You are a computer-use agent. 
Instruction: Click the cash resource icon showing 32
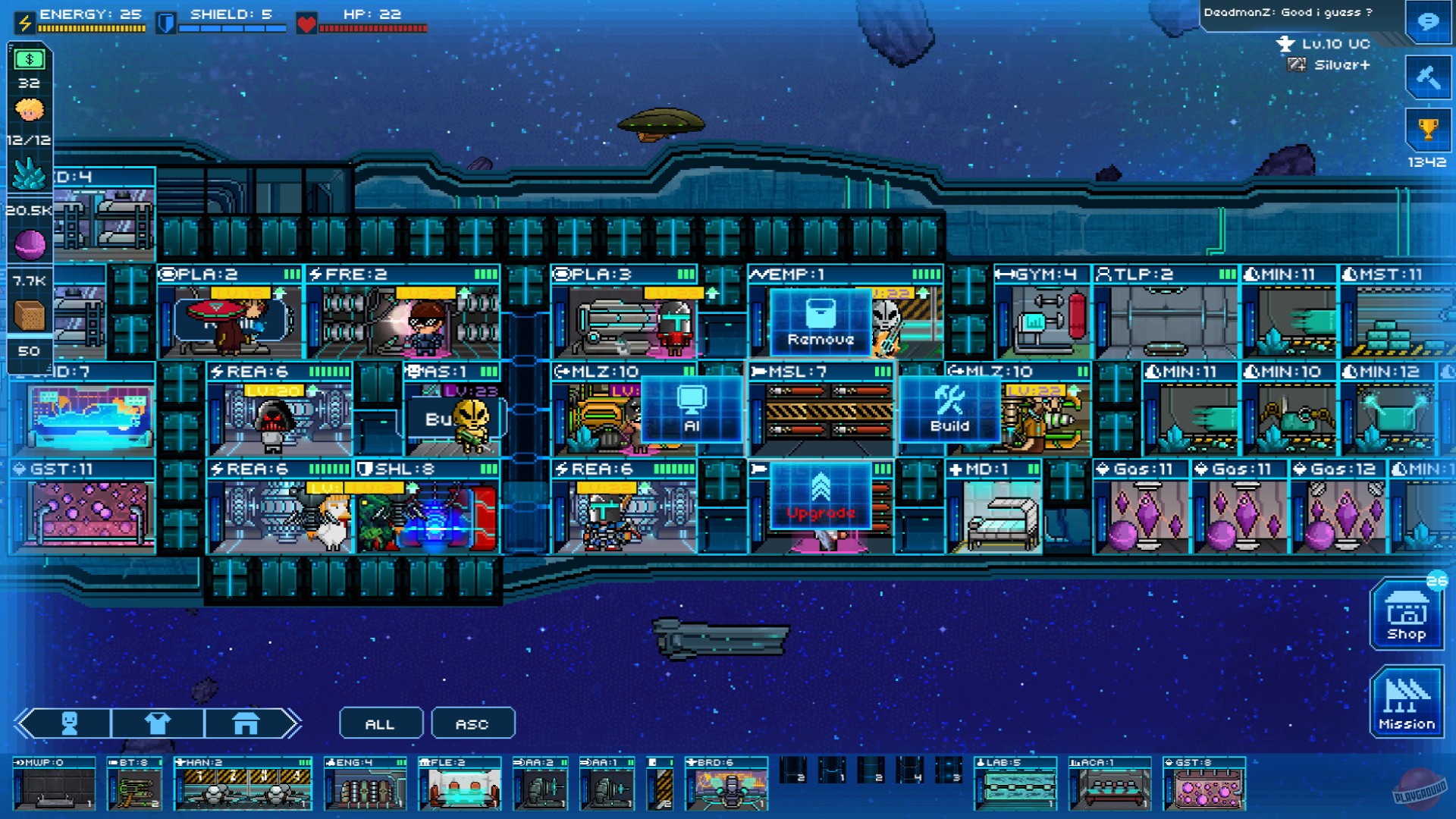click(29, 58)
